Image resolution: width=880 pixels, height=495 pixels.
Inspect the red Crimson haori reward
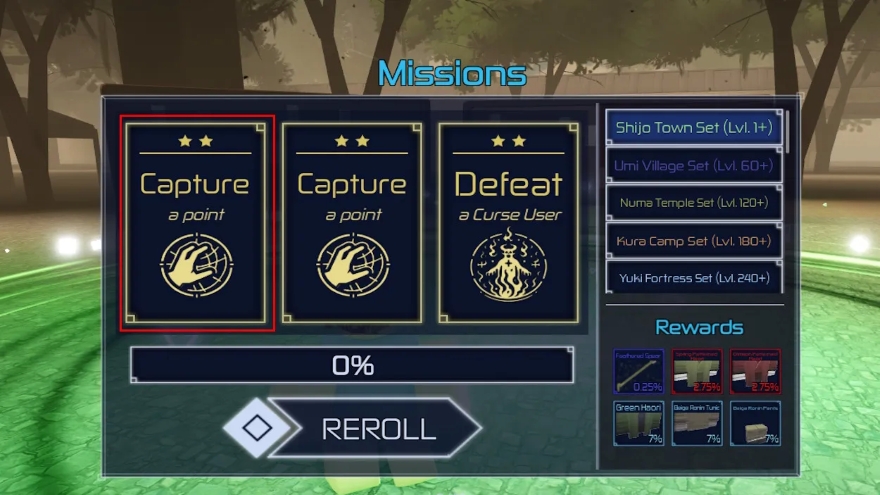[755, 371]
